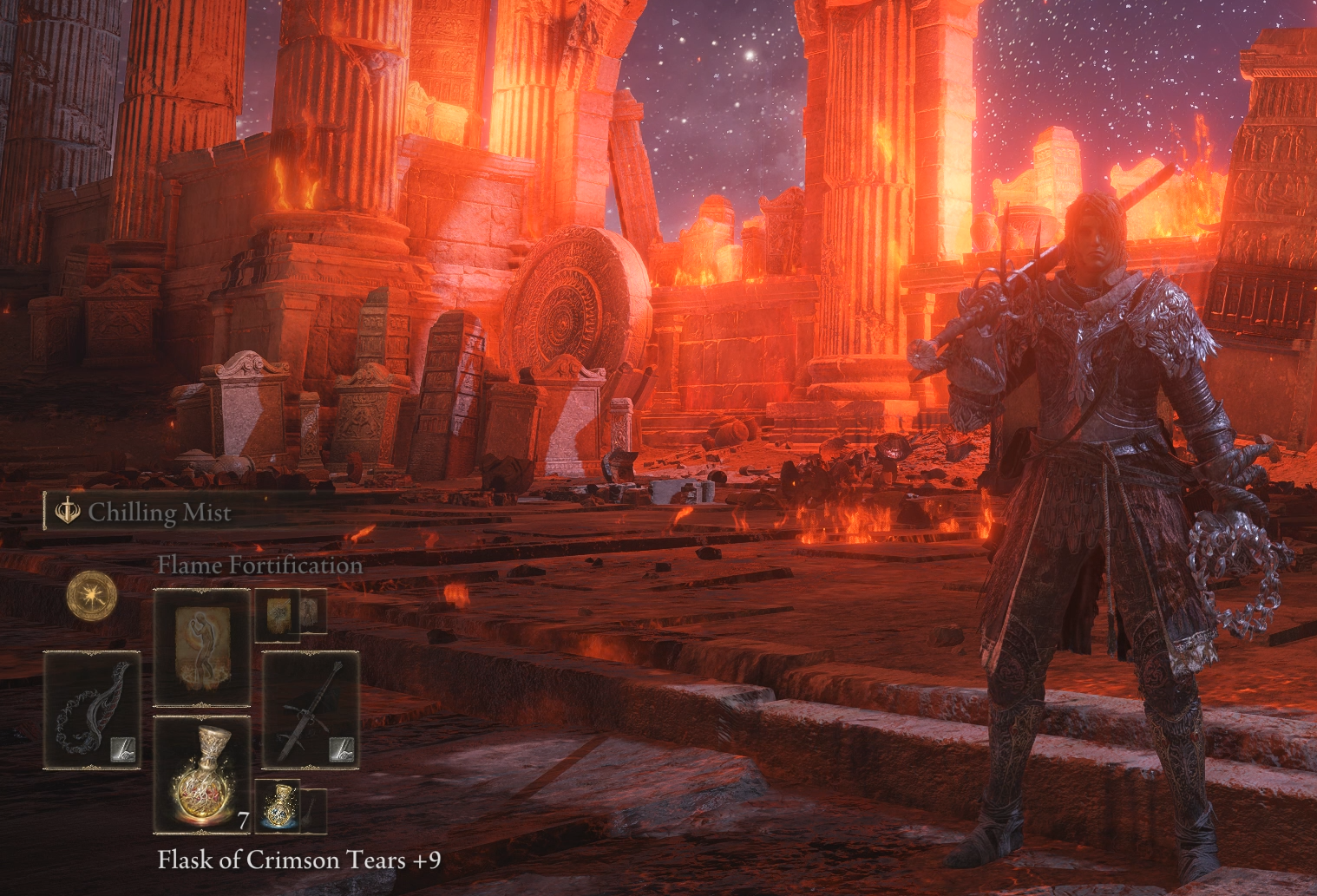The width and height of the screenshot is (1317, 896).
Task: Use the Flask of Crimson Tears slot
Action: point(201,775)
